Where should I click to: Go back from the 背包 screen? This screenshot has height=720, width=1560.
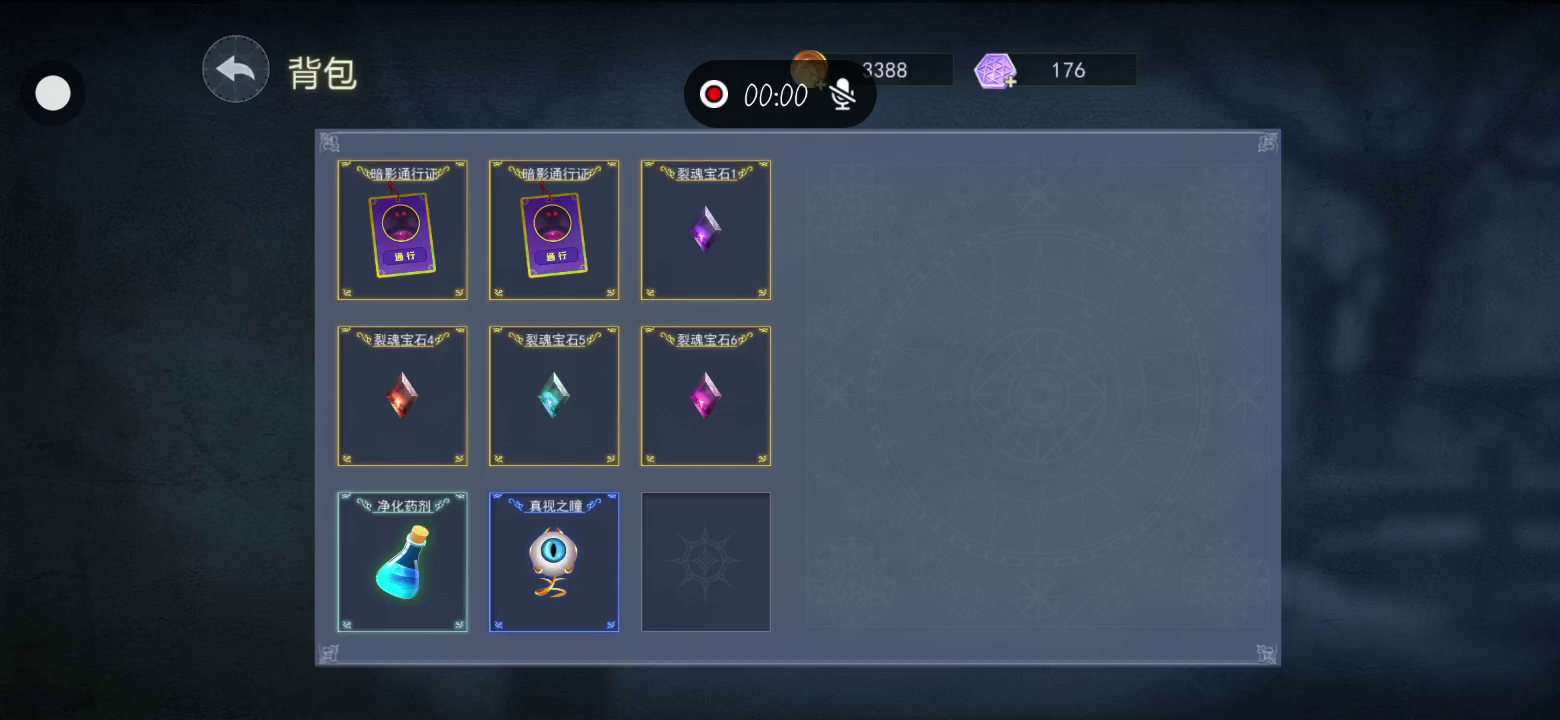(236, 70)
